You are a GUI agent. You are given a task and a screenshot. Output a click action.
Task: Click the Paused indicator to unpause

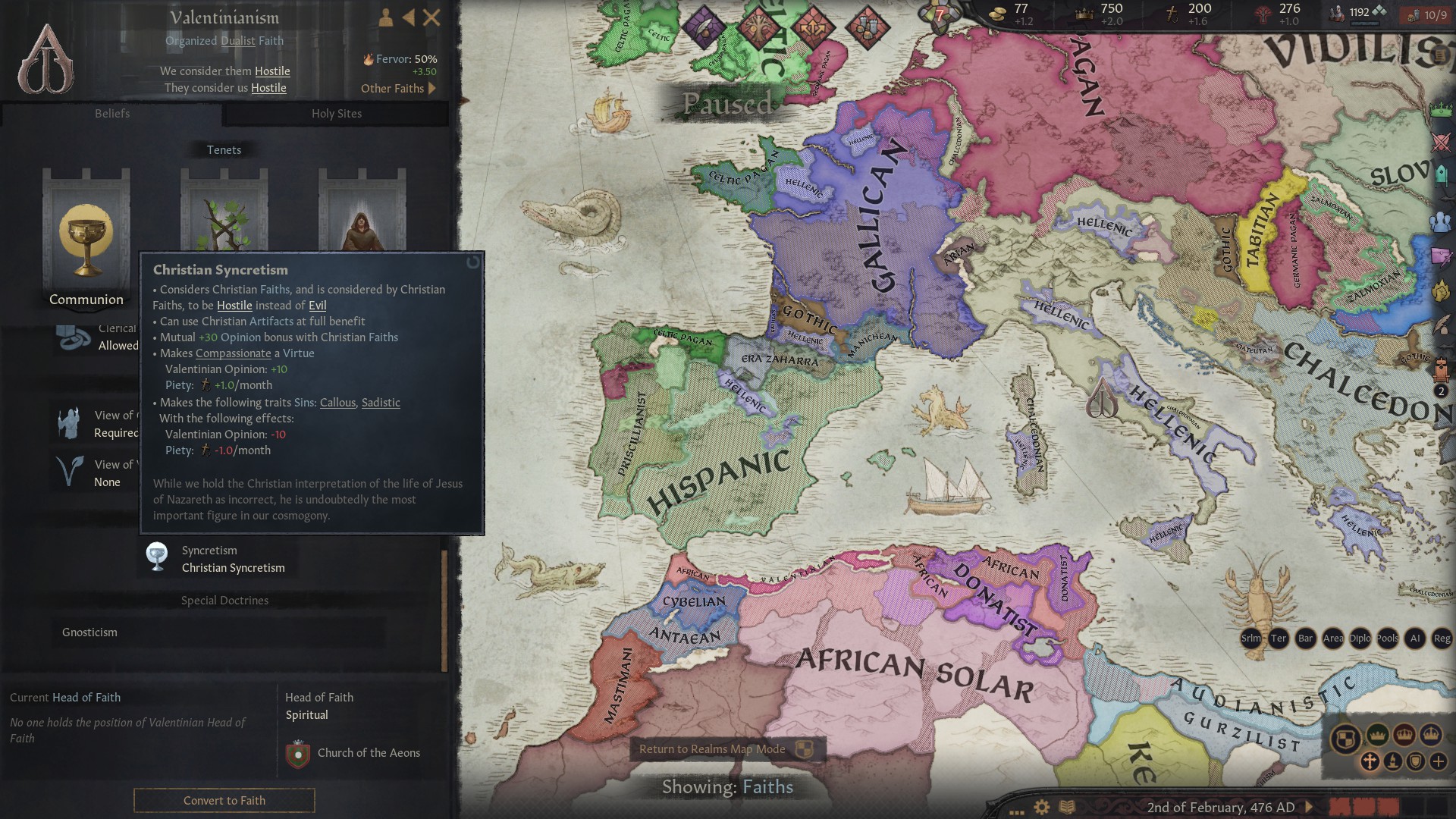[x=729, y=104]
